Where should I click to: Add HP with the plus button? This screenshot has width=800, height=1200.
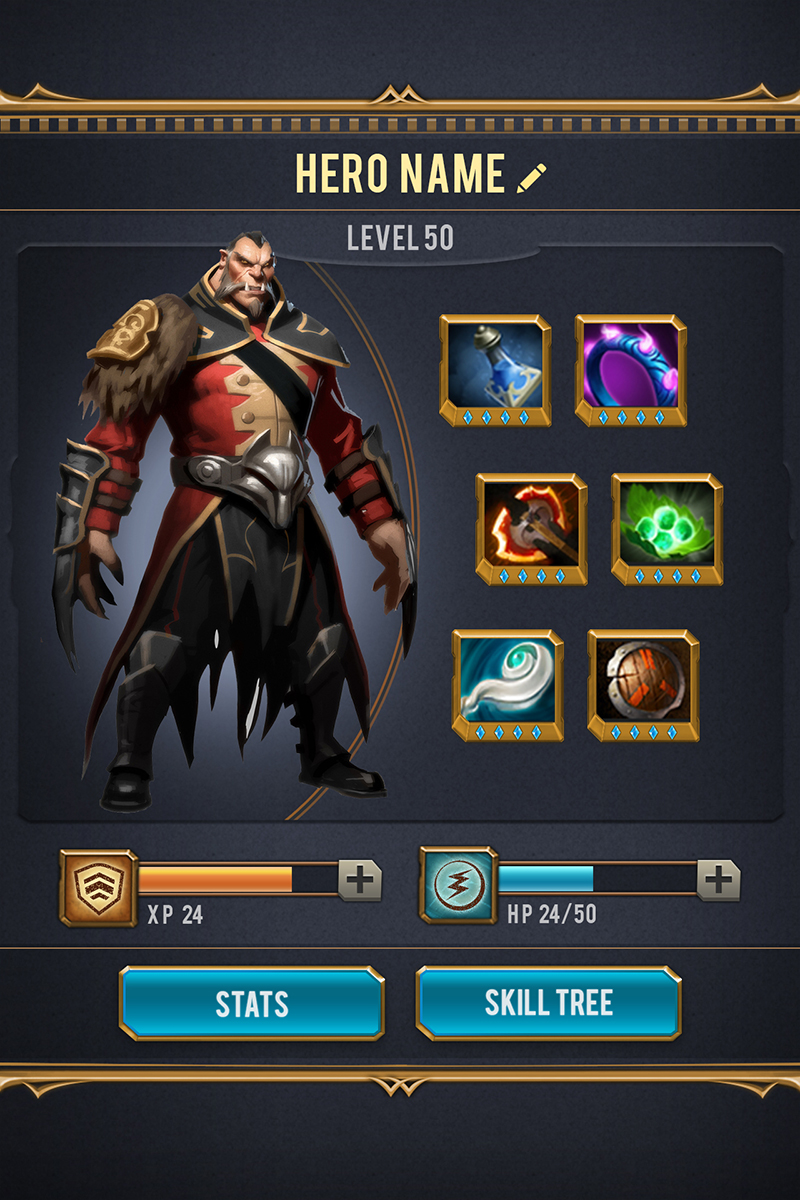point(718,880)
